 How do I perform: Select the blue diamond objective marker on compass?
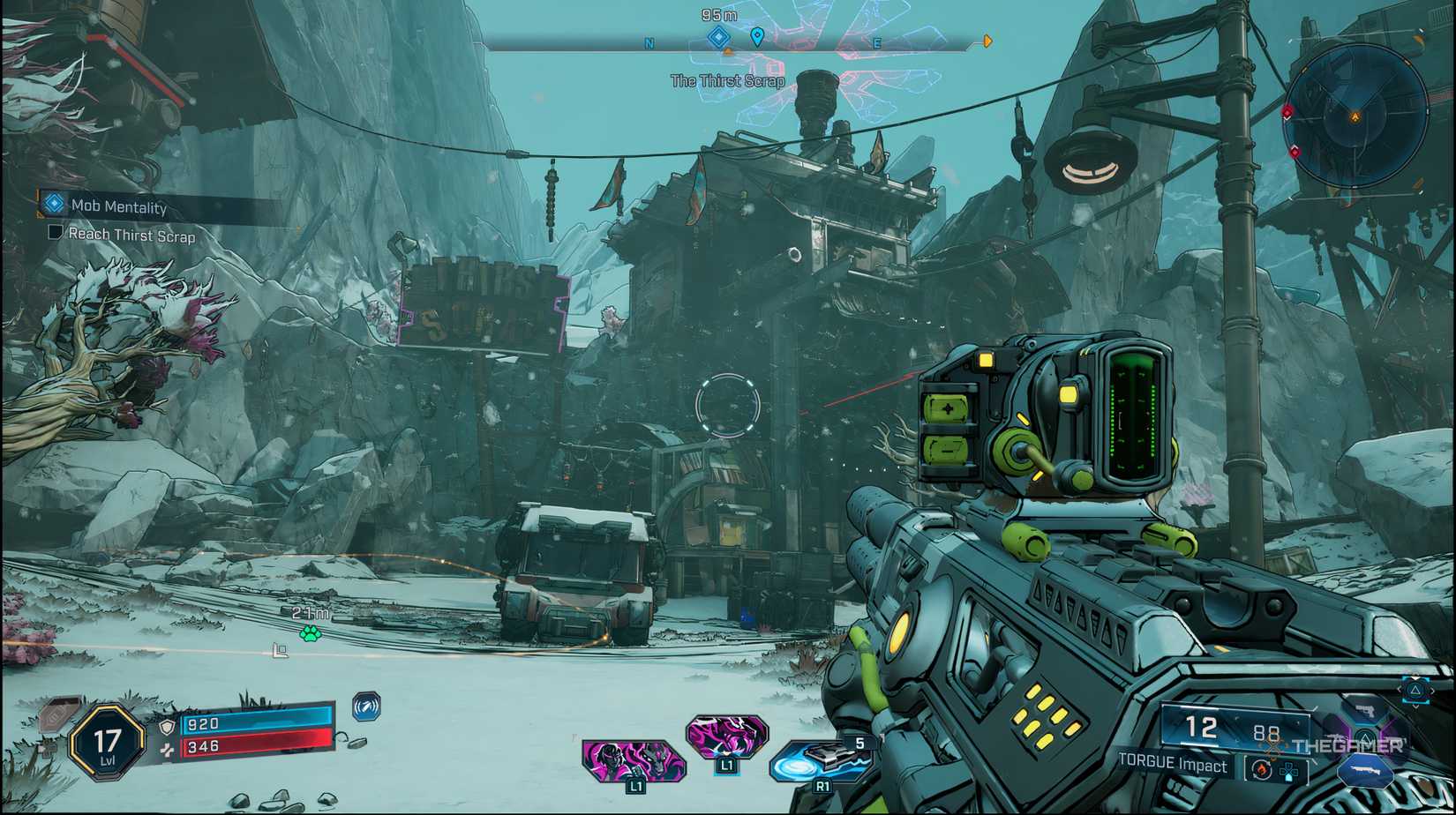(719, 37)
